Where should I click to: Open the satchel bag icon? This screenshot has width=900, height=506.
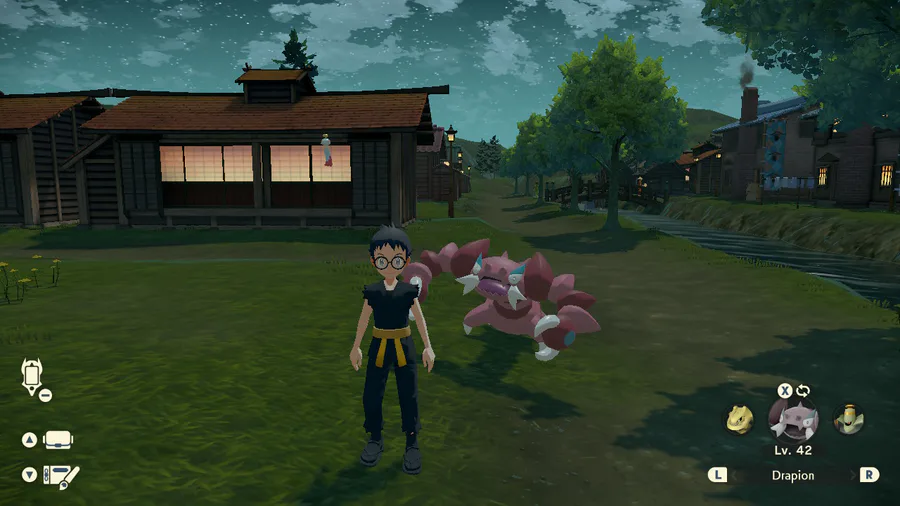(x=59, y=440)
